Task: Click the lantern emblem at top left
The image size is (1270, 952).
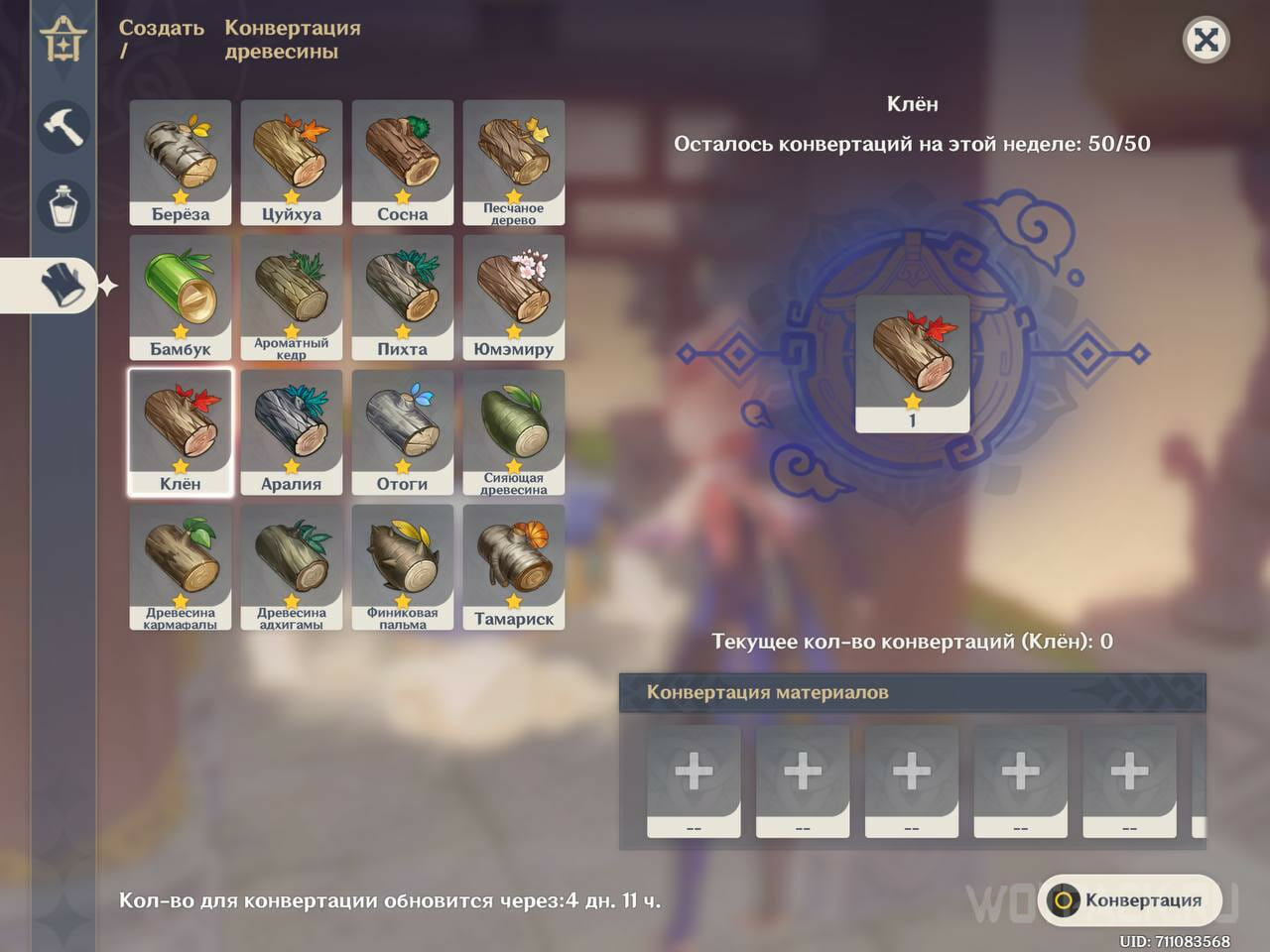Action: click(63, 42)
